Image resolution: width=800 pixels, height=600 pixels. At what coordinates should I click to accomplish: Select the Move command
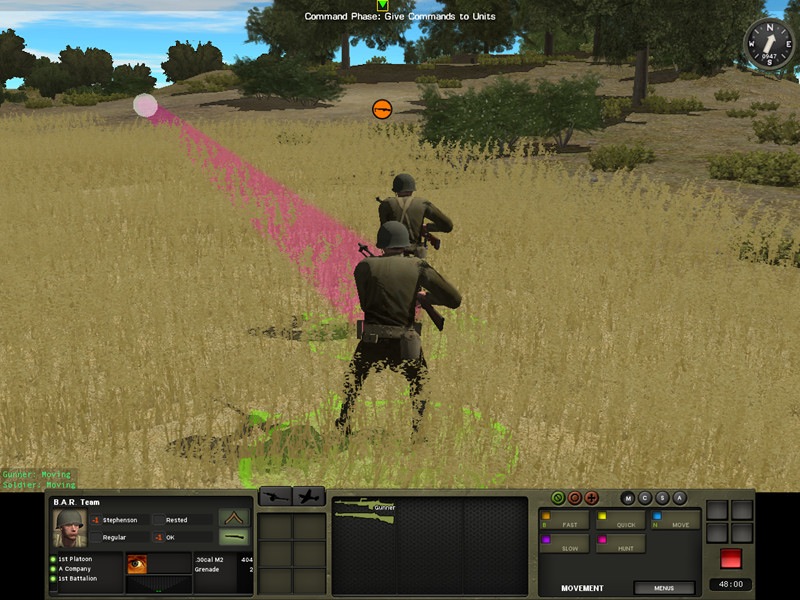675,520
